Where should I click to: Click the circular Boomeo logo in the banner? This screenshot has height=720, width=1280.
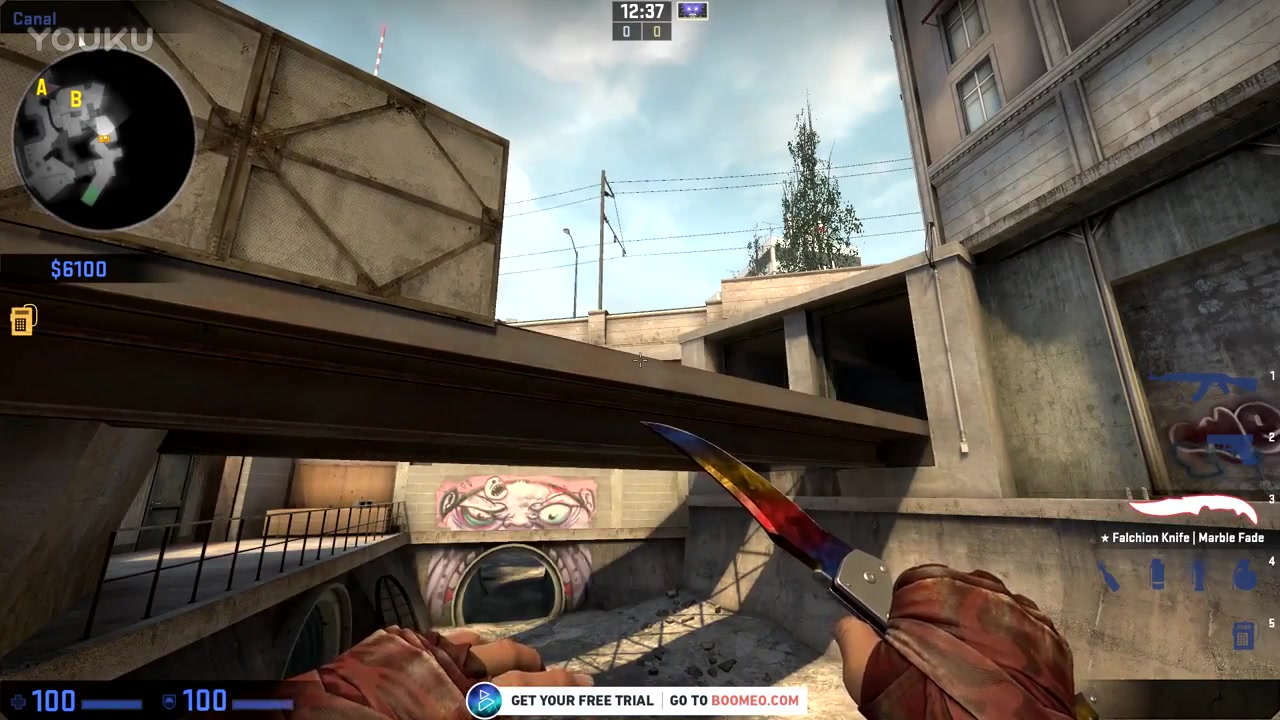pos(486,700)
